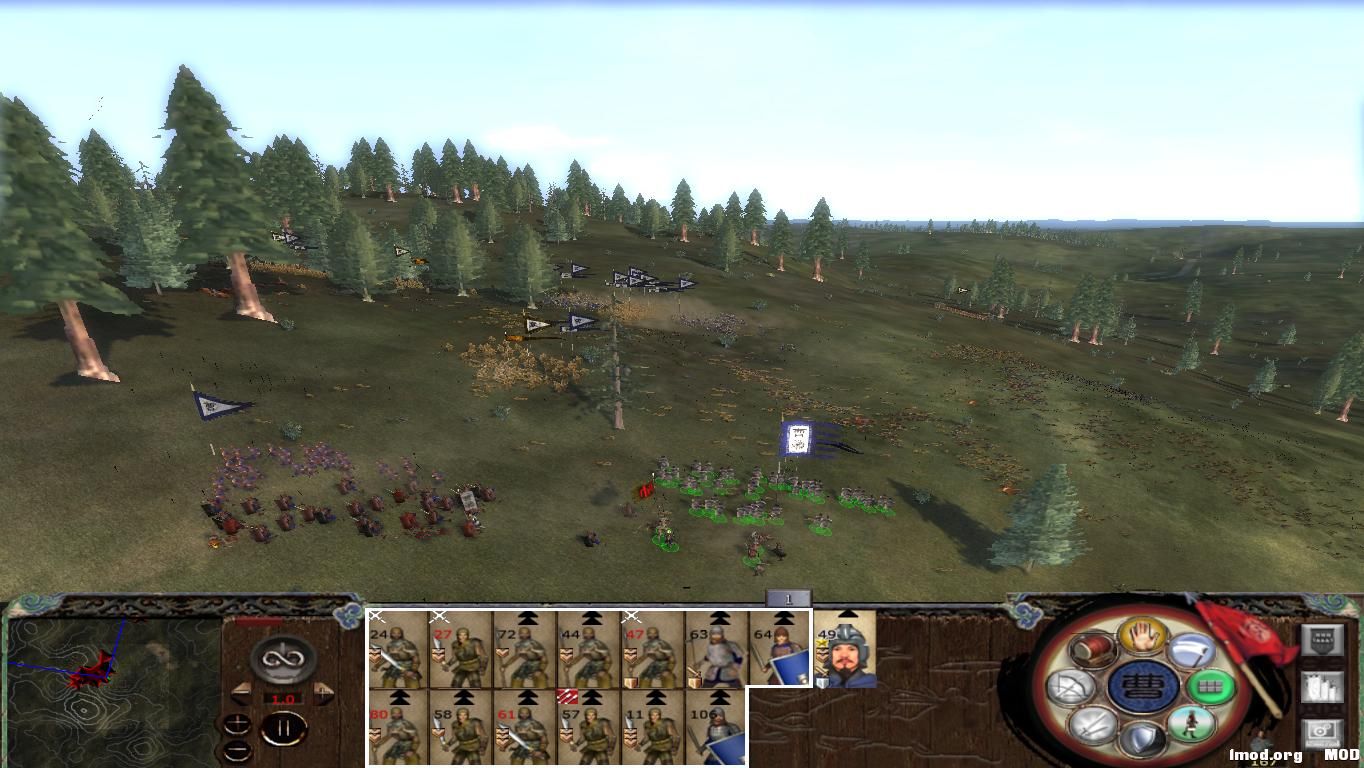Toggle run mode with the running soldier icon
The height and width of the screenshot is (768, 1364).
pyautogui.click(x=1192, y=724)
